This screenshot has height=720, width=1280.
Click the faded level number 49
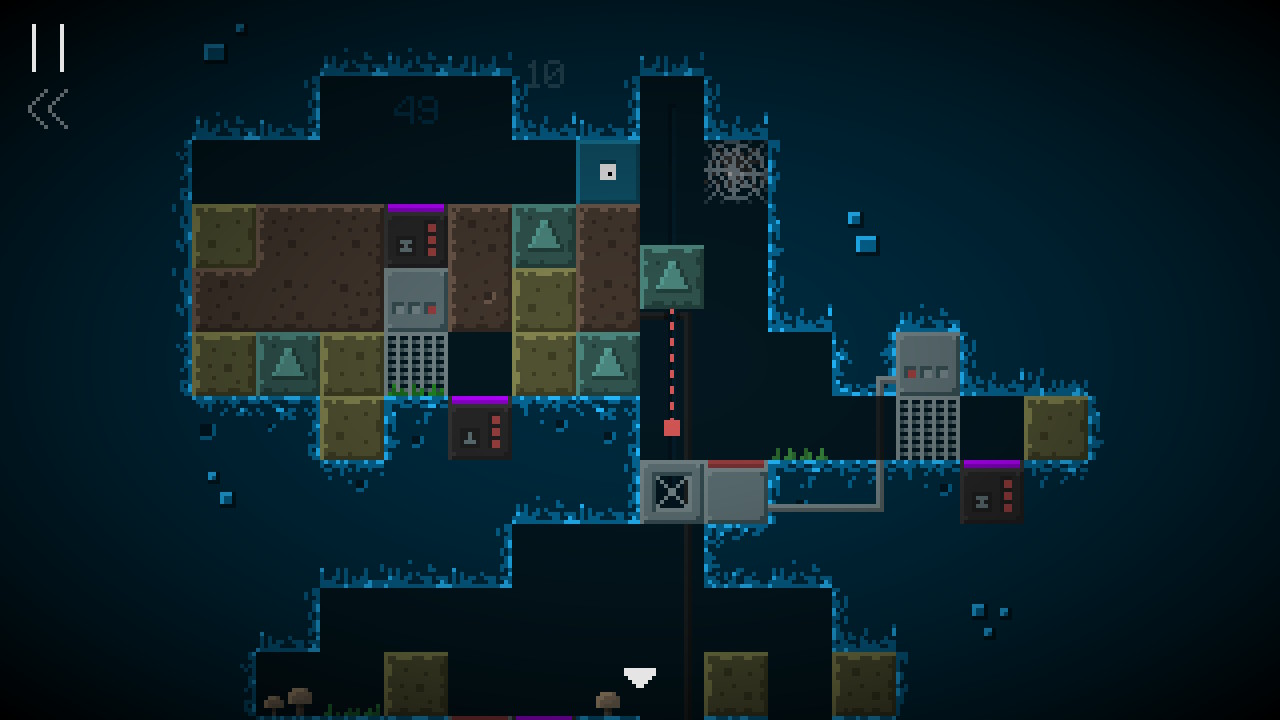[417, 112]
